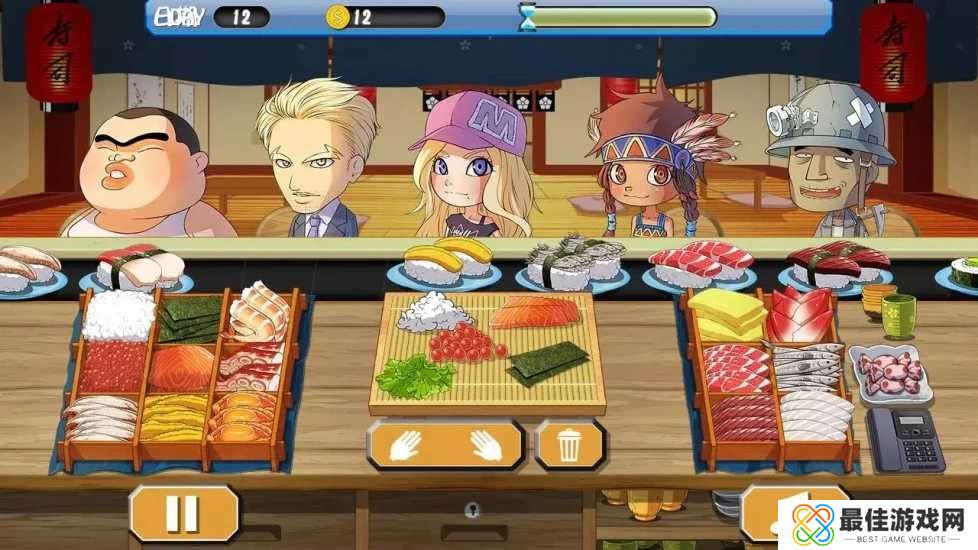This screenshot has height=550, width=978.
Task: Select the red fish roe slot
Action: pos(112,368)
